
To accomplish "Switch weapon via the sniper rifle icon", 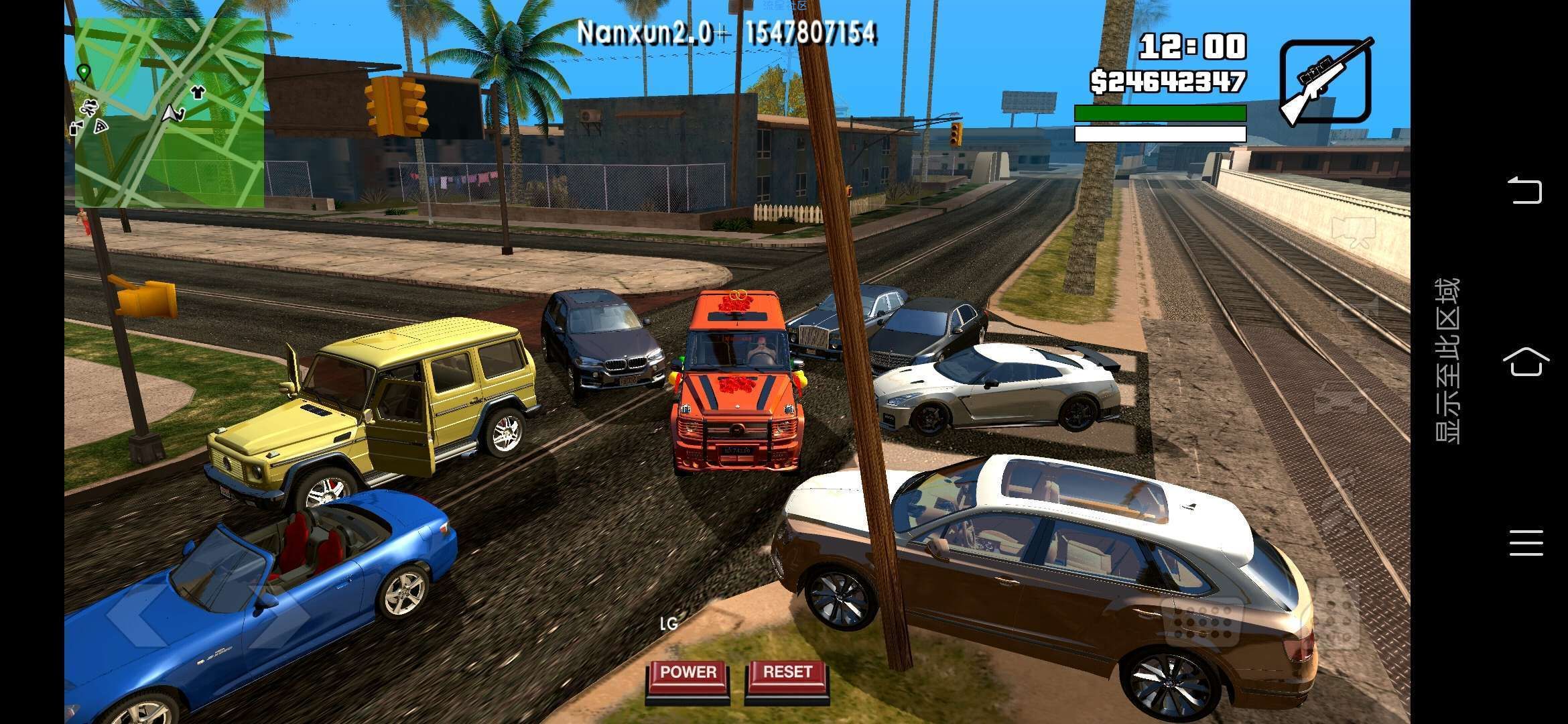I will (1325, 82).
